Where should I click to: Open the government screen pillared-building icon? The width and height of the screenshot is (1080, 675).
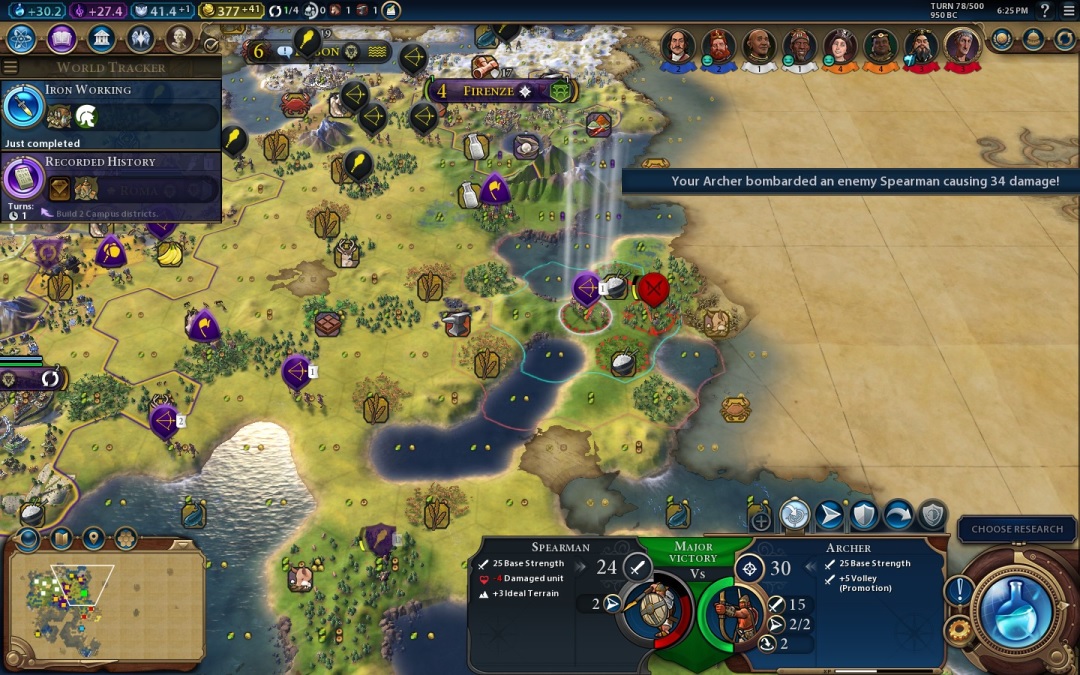point(100,38)
